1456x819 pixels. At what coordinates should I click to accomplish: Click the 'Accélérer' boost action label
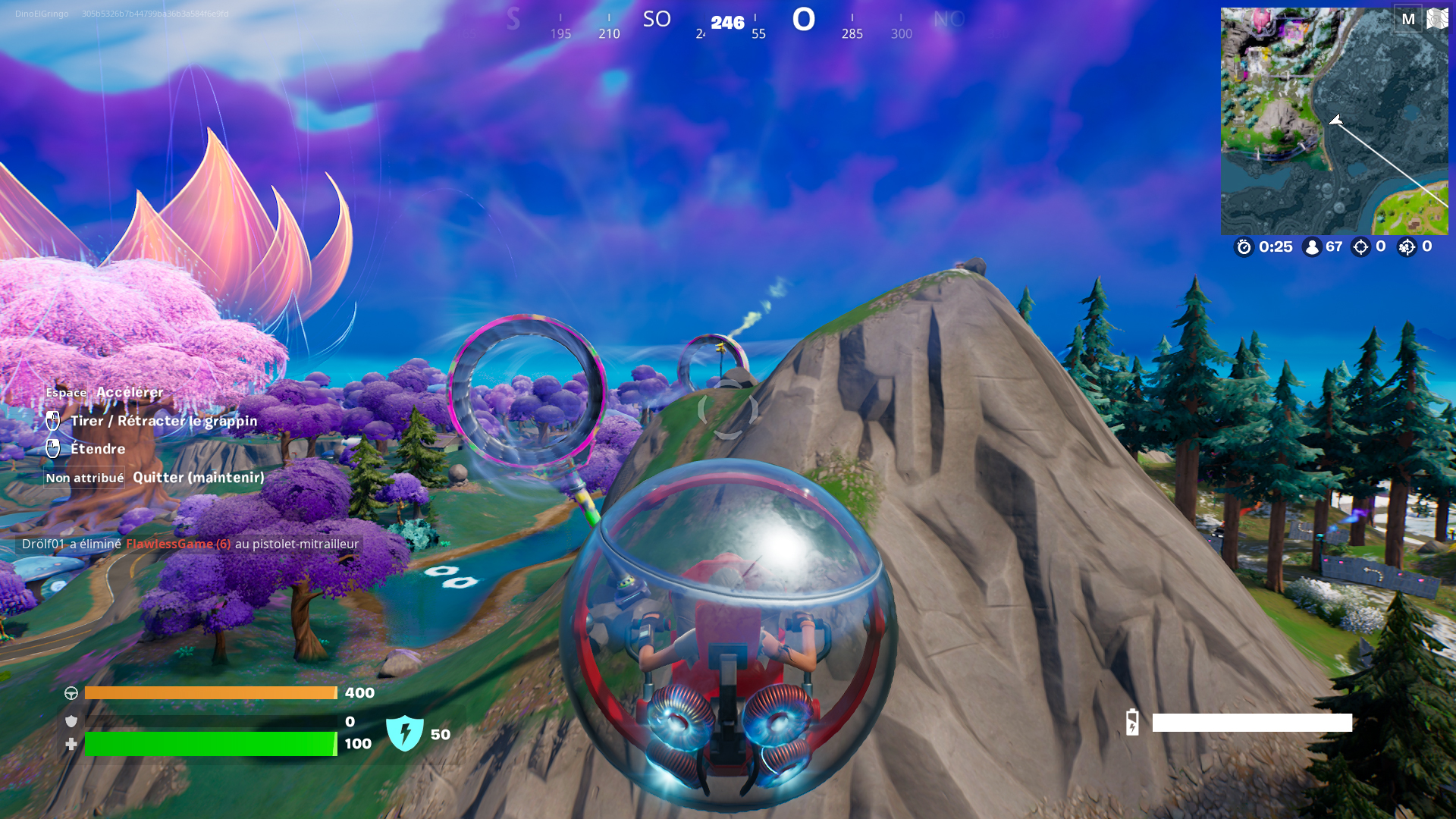pyautogui.click(x=130, y=392)
